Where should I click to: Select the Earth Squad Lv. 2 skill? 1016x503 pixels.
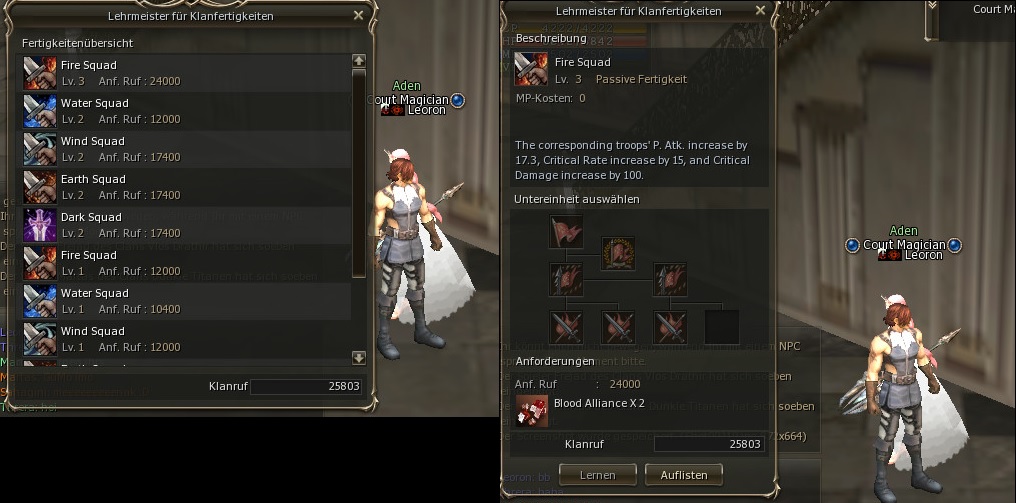pos(186,187)
